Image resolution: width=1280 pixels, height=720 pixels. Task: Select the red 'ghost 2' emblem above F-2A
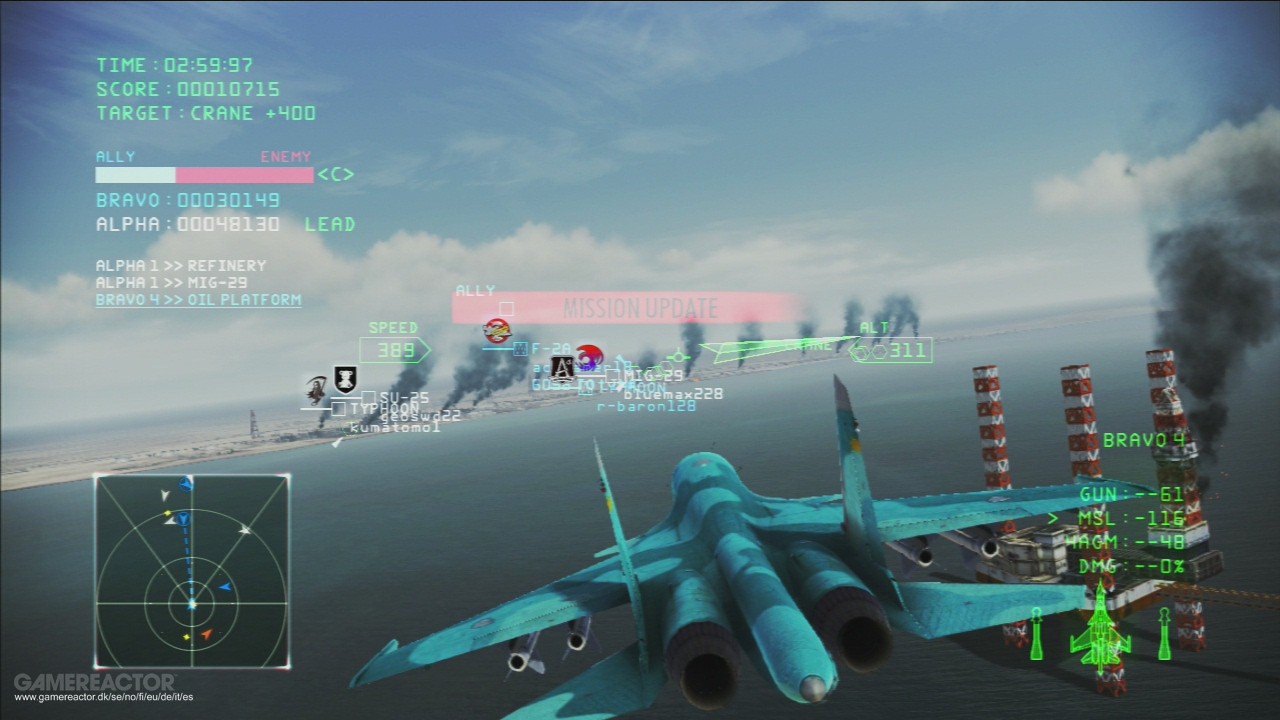496,331
